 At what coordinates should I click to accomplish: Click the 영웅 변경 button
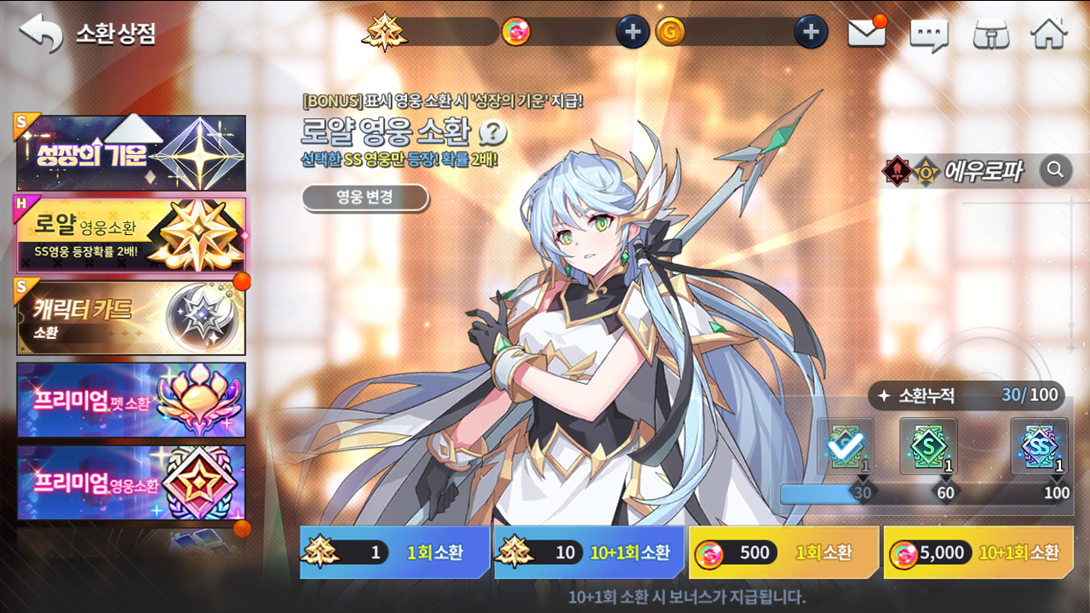[x=365, y=197]
